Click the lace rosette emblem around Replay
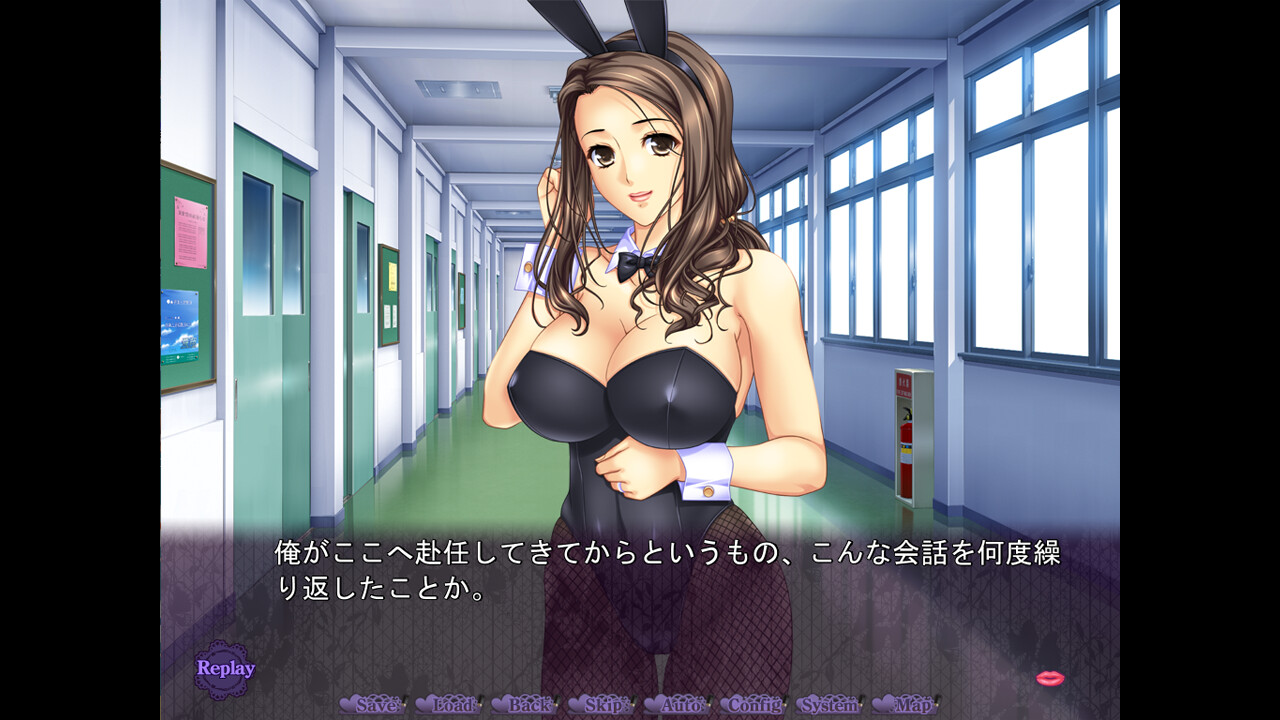This screenshot has height=720, width=1280. [224, 666]
